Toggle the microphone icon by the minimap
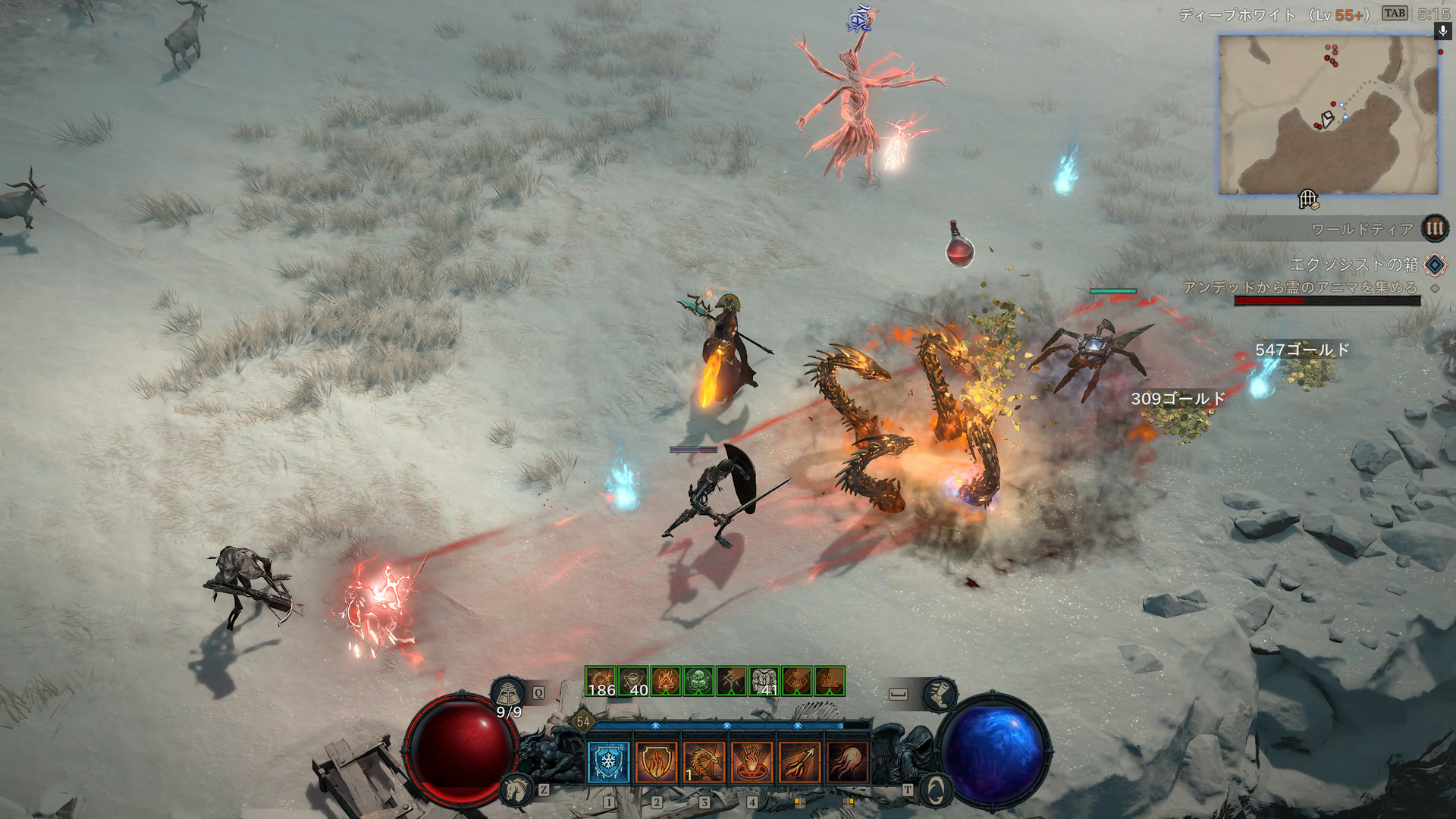 [1442, 30]
